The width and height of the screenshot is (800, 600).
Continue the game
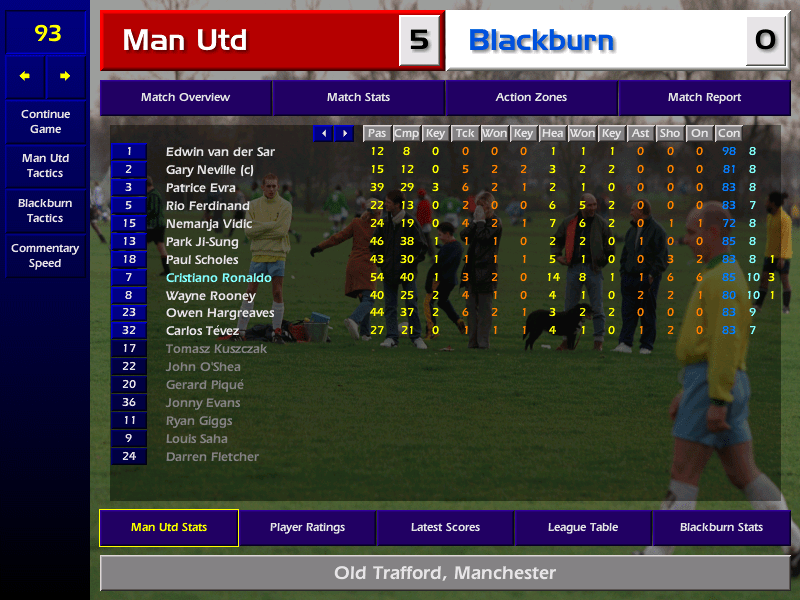(45, 121)
